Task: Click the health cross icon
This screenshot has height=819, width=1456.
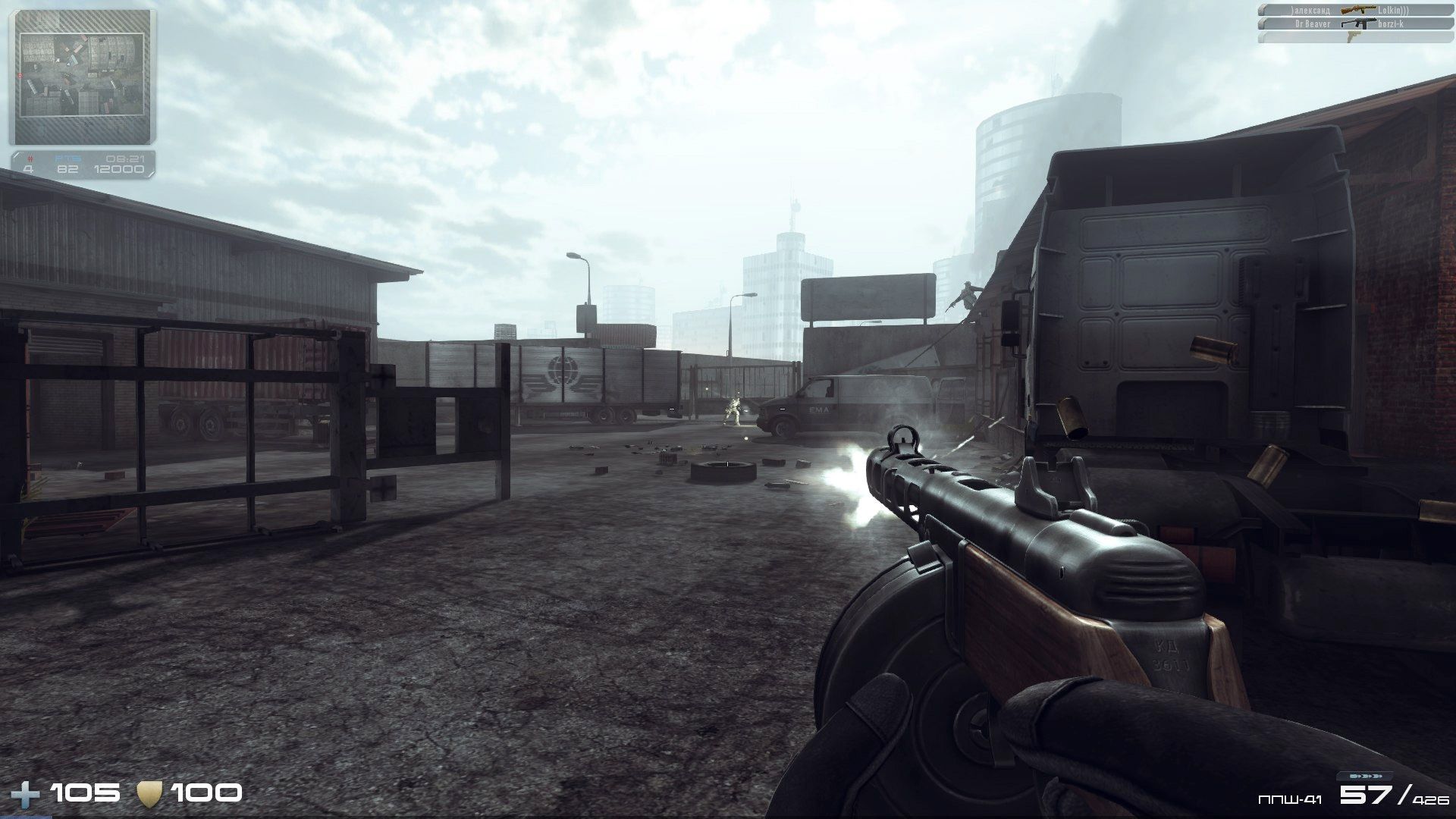Action: [x=27, y=795]
